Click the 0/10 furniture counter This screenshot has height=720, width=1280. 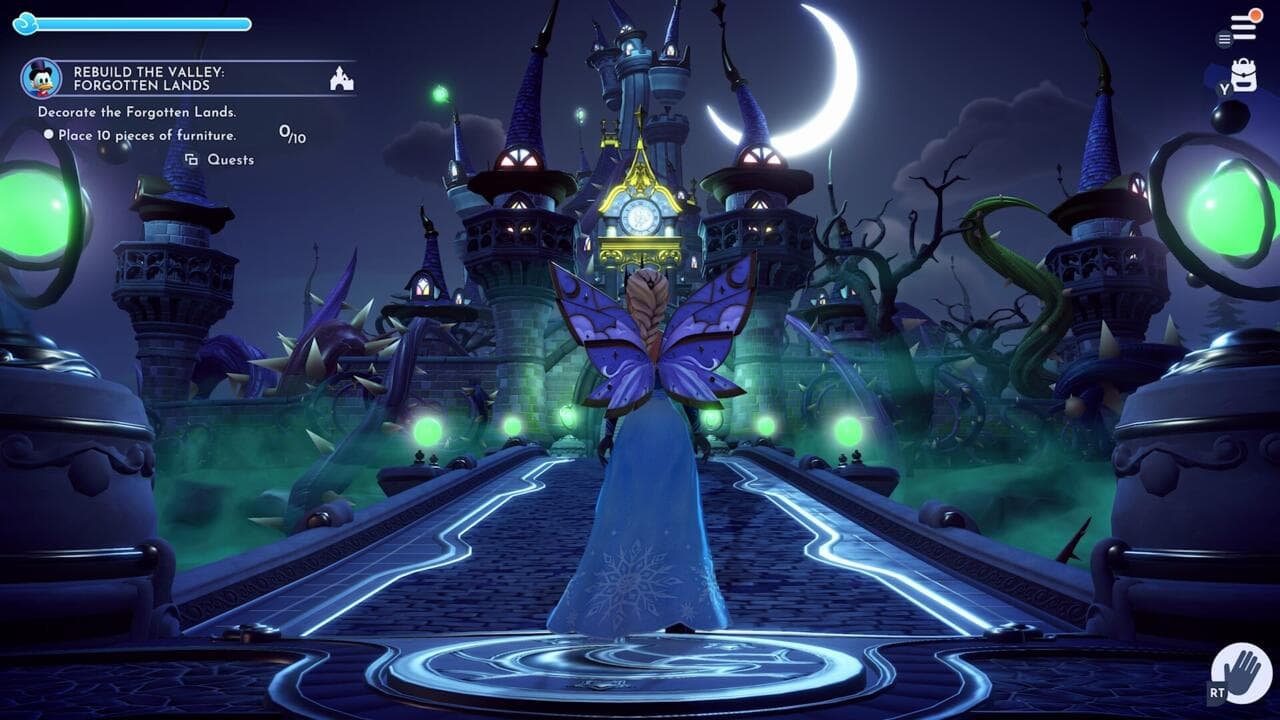point(292,133)
